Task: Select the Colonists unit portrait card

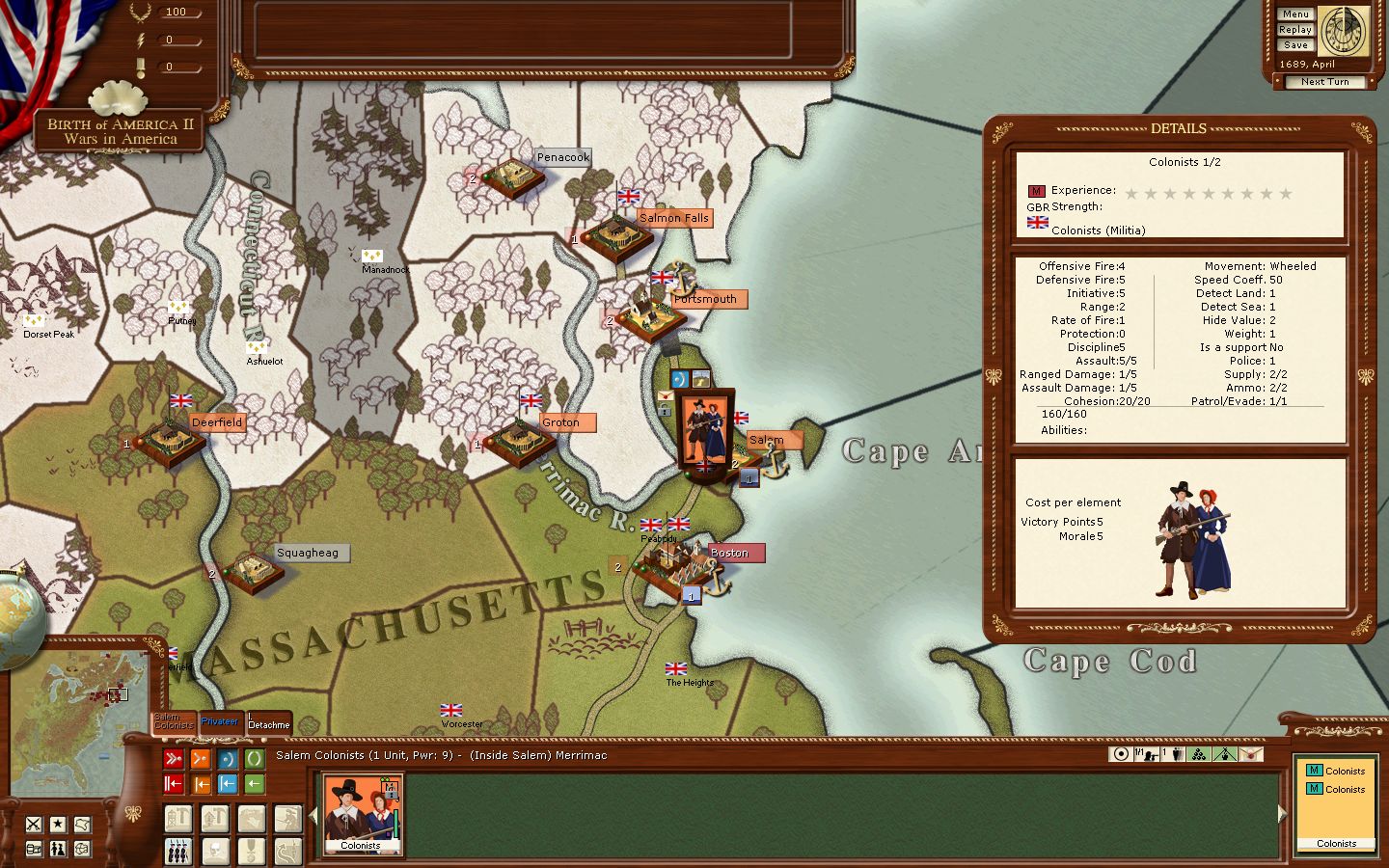Action: [362, 815]
